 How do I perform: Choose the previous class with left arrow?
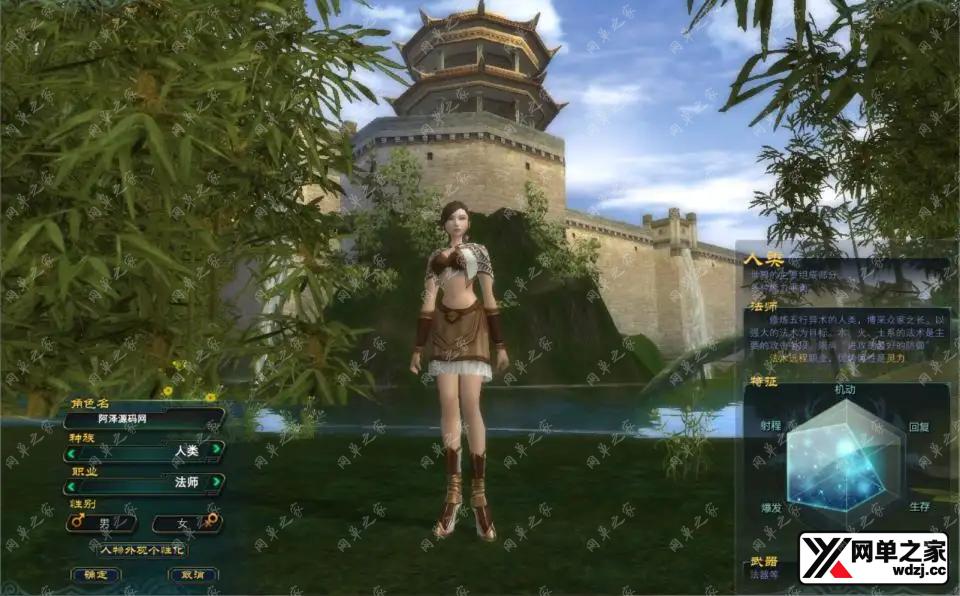click(x=72, y=485)
